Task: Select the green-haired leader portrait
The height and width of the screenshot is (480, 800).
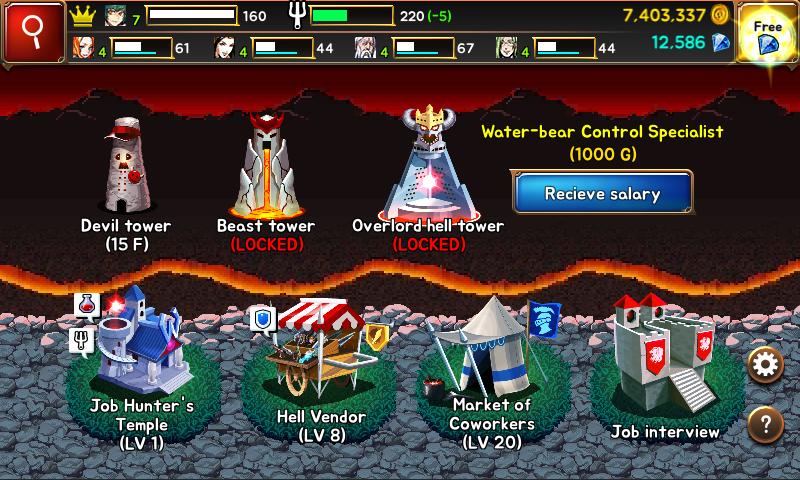Action: (117, 16)
